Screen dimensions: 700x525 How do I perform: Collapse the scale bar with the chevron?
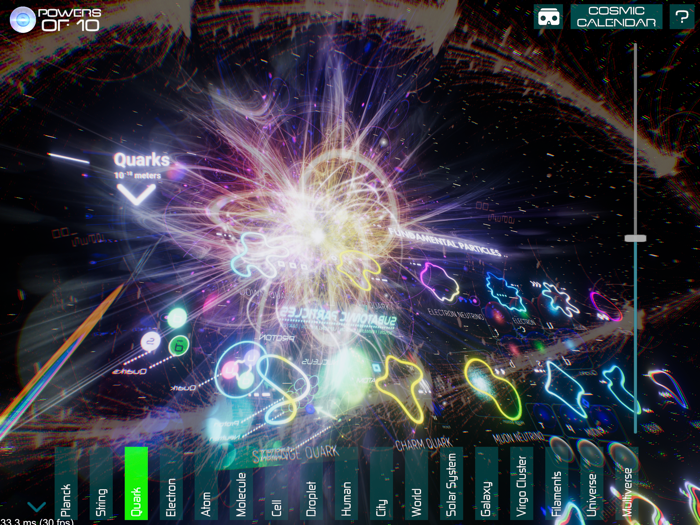click(36, 507)
